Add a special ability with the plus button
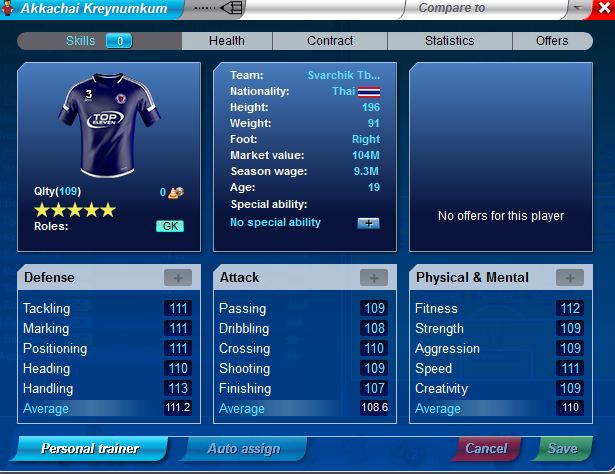This screenshot has width=615, height=474. (368, 222)
